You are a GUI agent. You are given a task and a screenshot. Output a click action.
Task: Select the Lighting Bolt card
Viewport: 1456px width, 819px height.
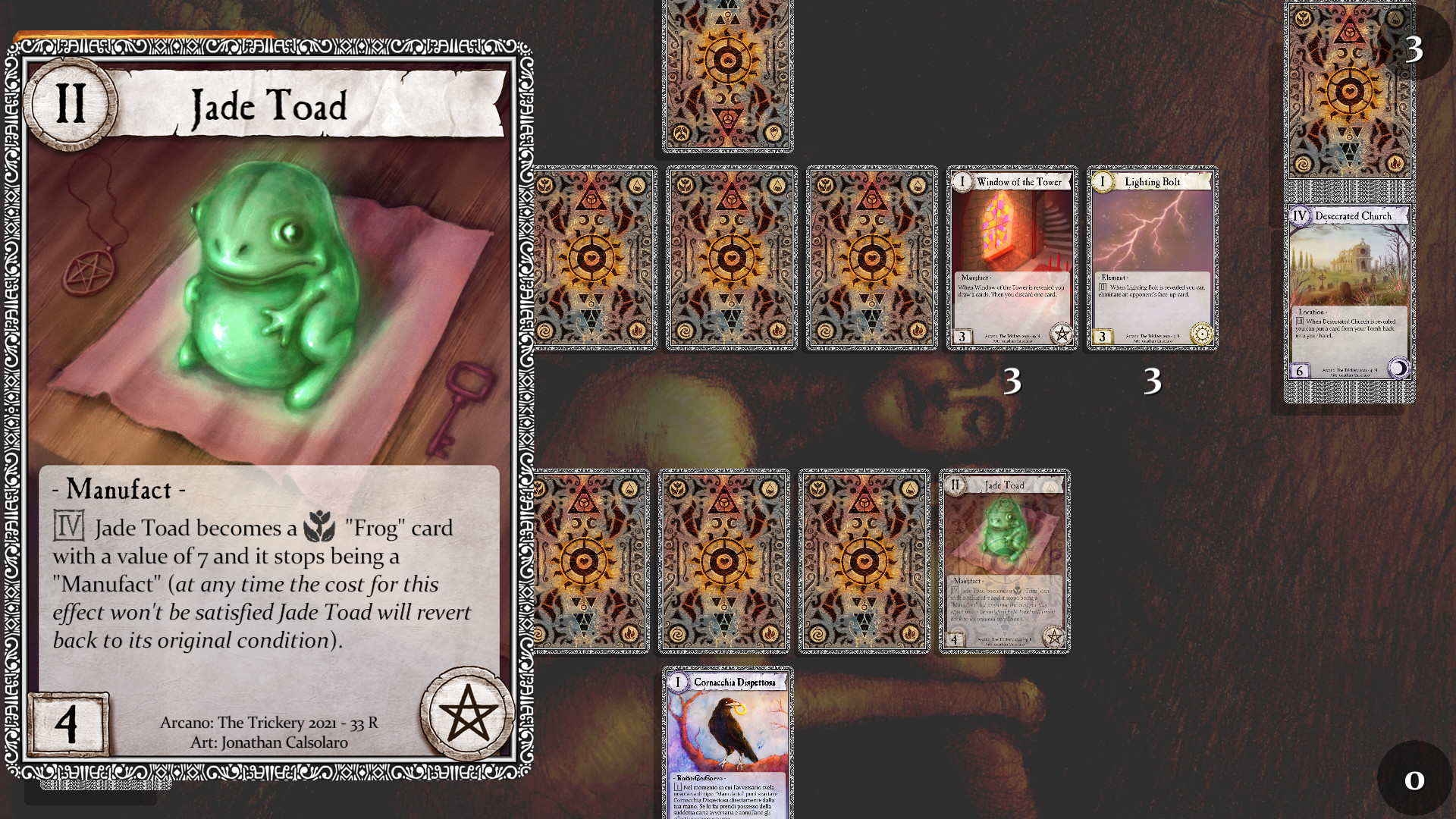click(x=1153, y=258)
